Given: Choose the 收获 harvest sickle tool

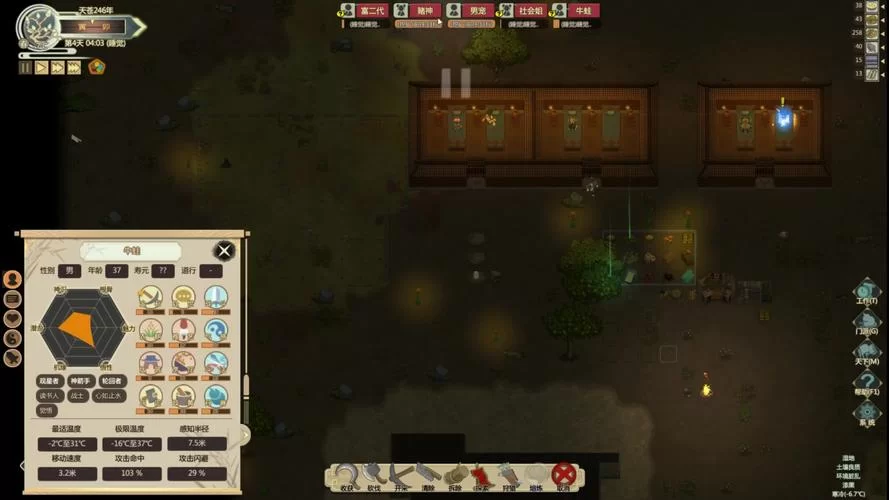Looking at the screenshot, I should pyautogui.click(x=347, y=476).
